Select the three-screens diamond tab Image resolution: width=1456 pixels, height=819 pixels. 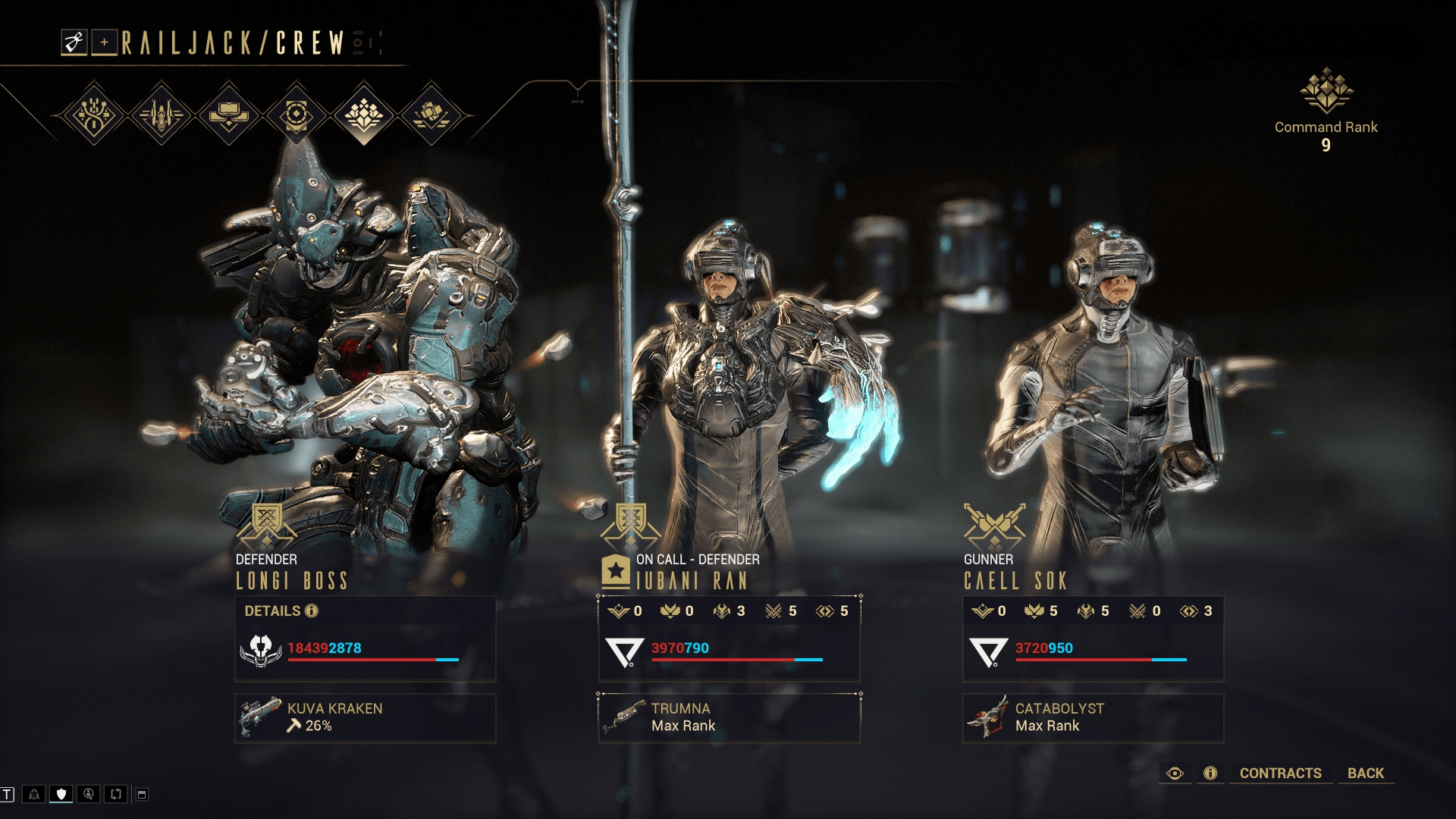tap(228, 115)
